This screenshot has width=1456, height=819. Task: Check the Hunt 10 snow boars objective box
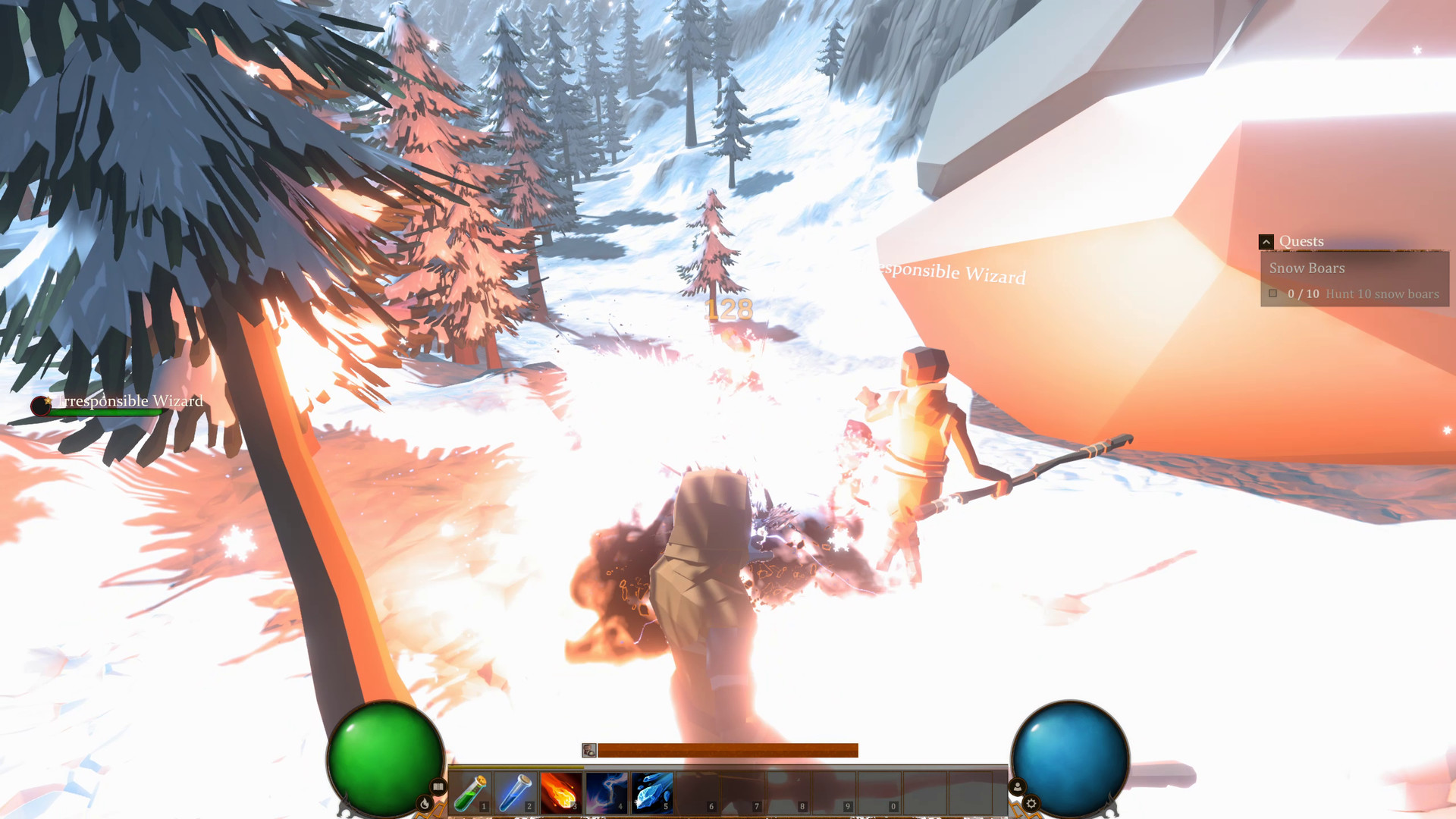(x=1273, y=293)
